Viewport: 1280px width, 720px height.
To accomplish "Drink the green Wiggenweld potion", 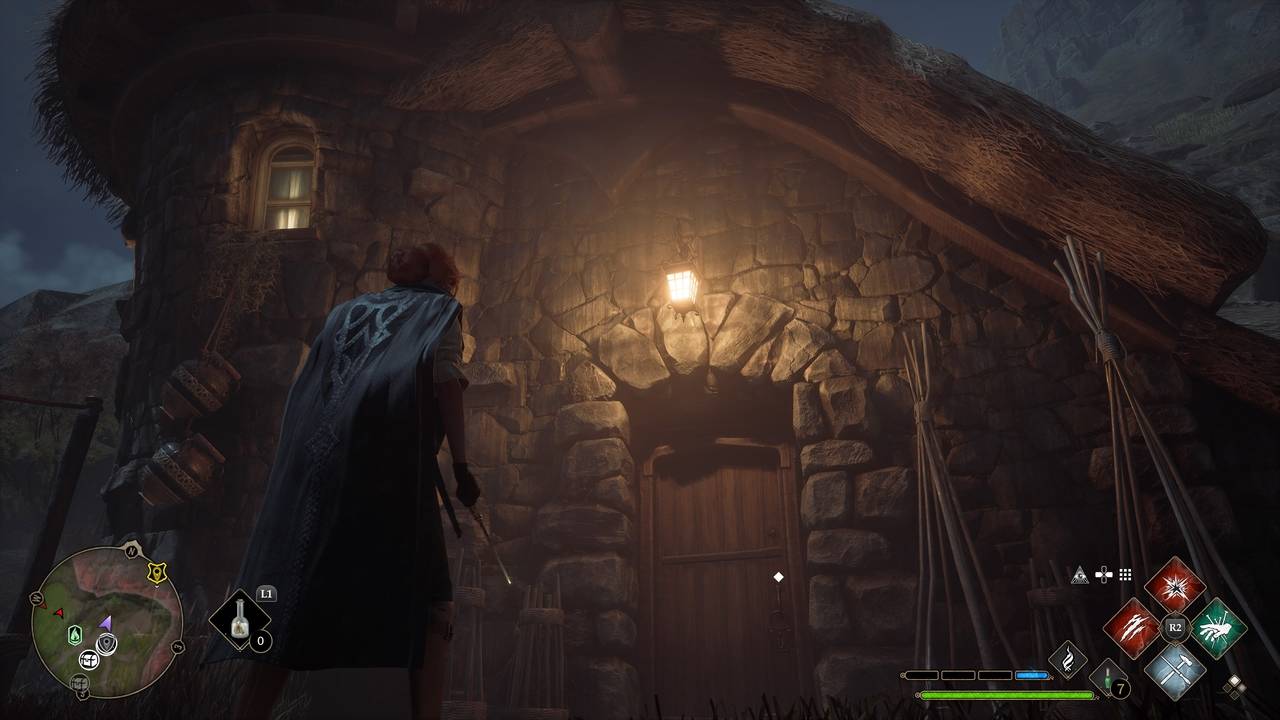I will pyautogui.click(x=1108, y=678).
